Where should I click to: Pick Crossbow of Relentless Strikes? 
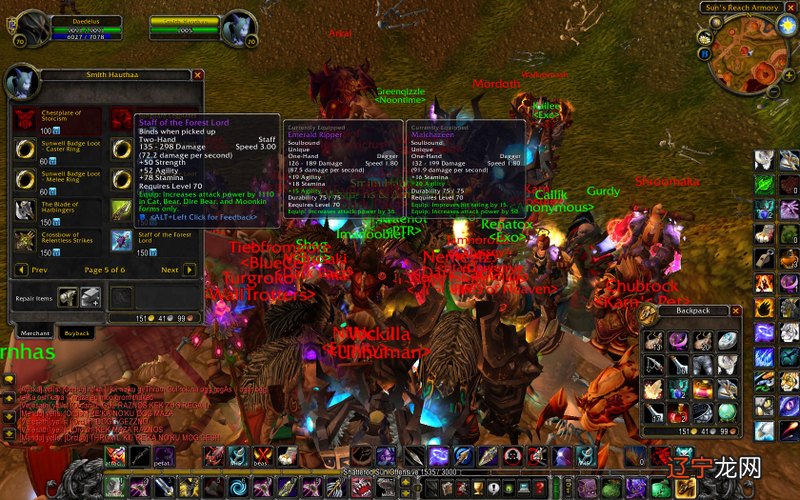[24, 240]
